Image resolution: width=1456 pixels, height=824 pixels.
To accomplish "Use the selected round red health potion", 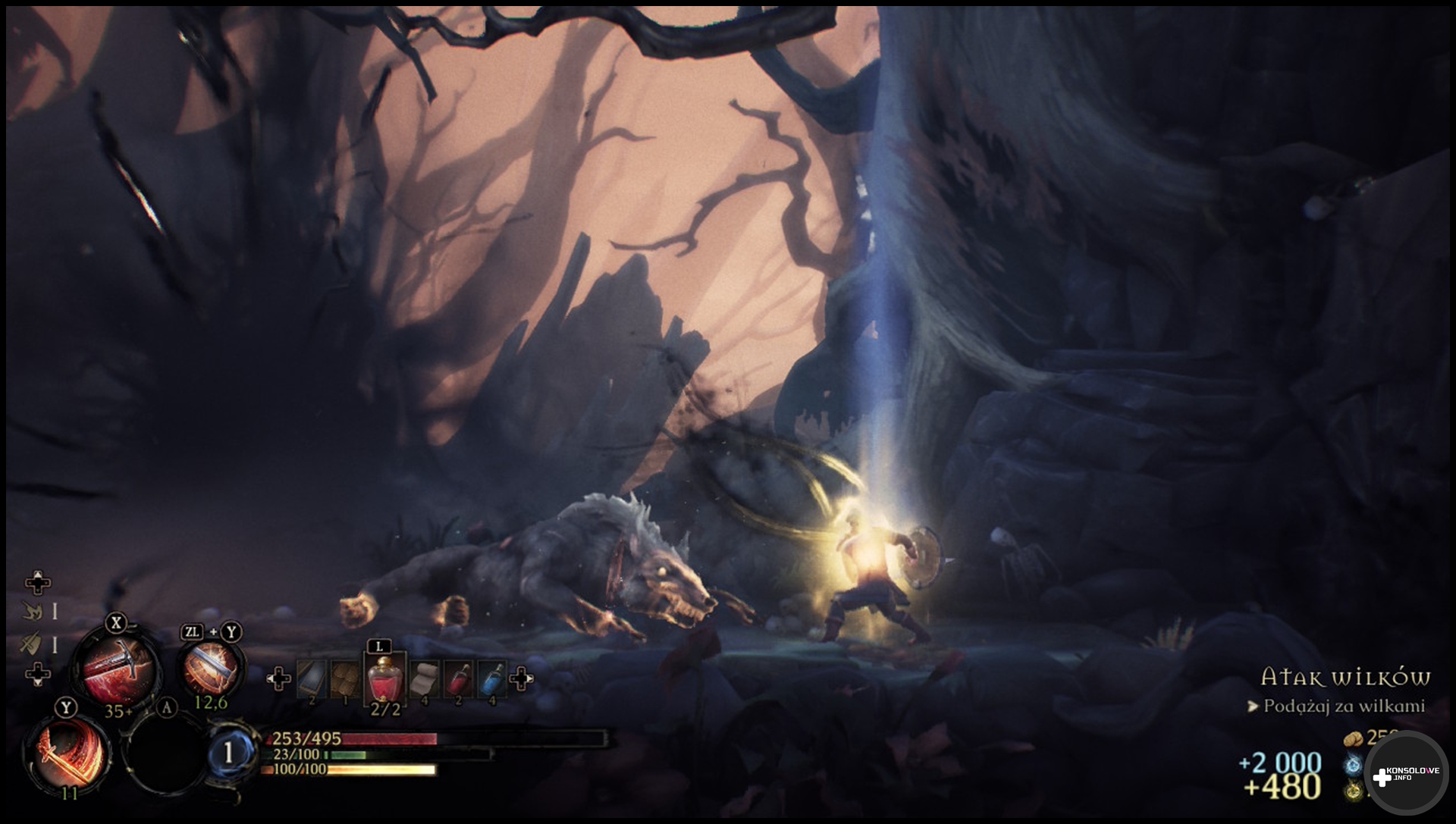I will [x=384, y=680].
